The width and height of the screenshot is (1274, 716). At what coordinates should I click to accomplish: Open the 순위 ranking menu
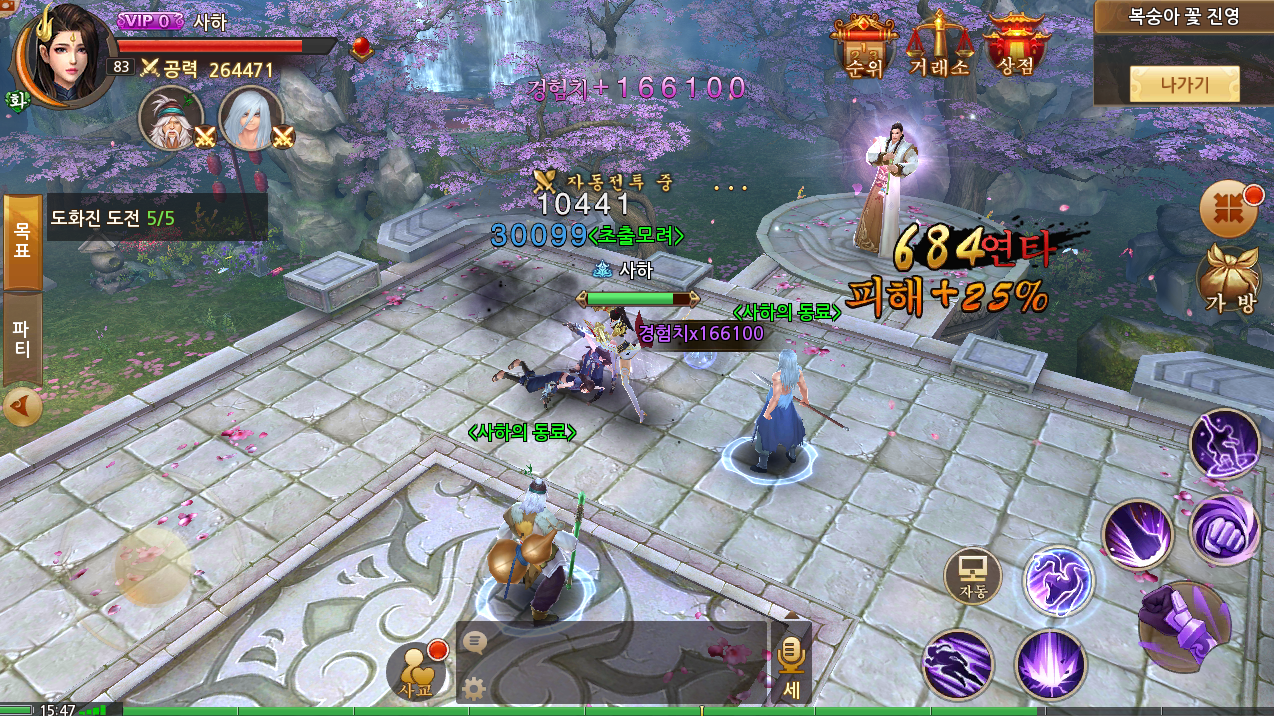(x=862, y=46)
